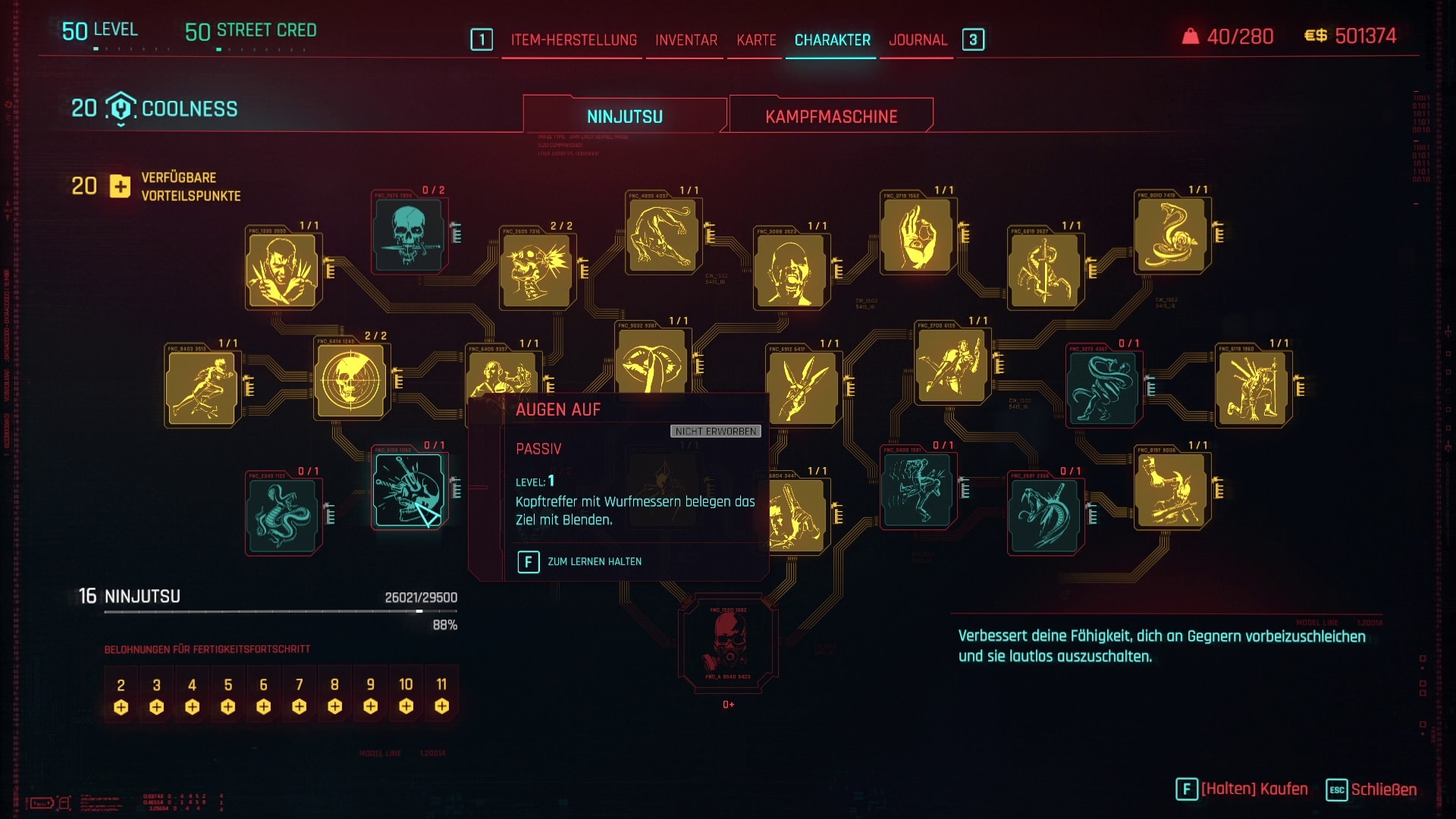Pick the coiled snake perk in teal
The height and width of the screenshot is (819, 1456).
coord(282,514)
